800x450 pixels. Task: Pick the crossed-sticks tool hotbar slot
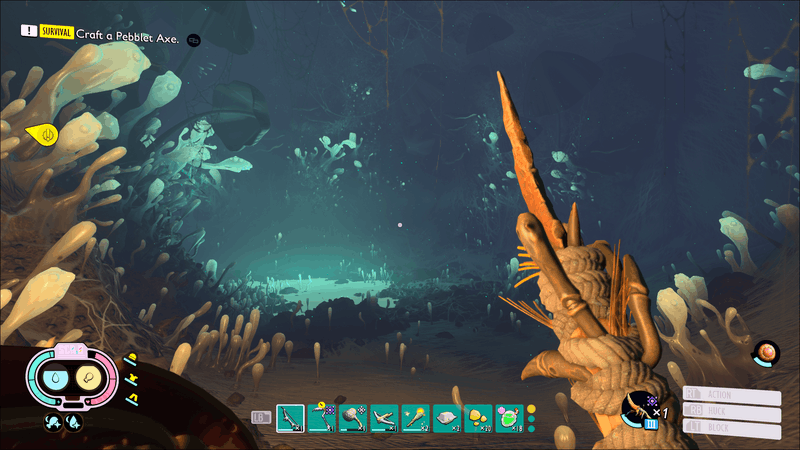pos(383,414)
